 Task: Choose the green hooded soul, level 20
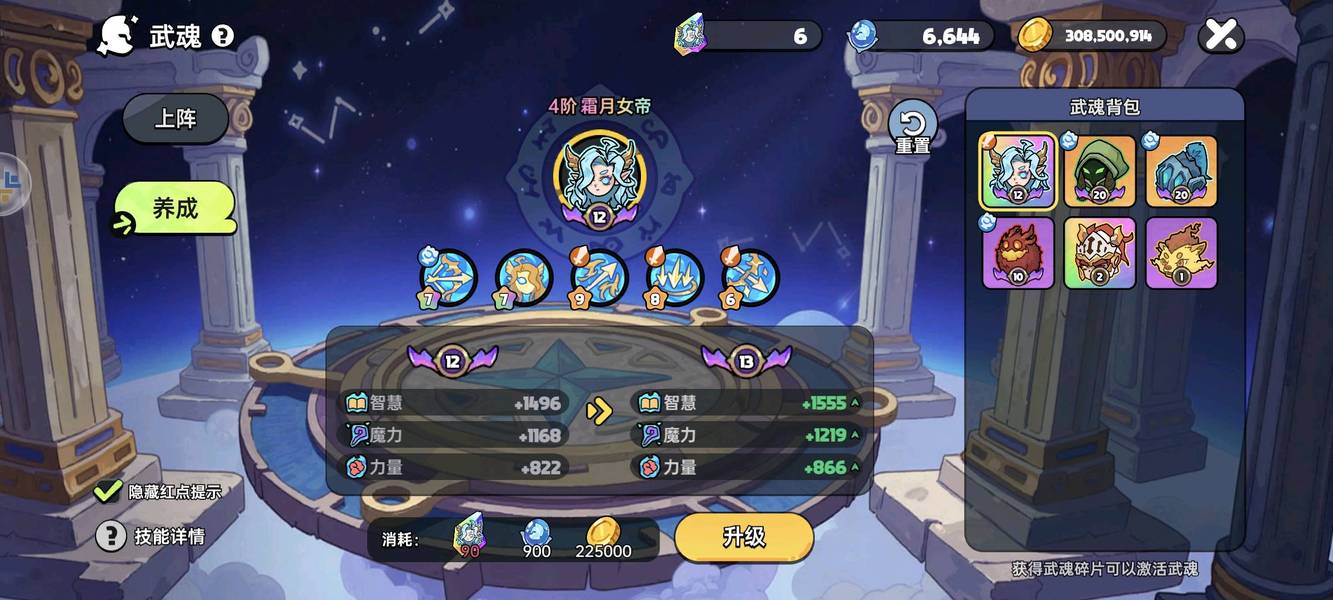[x=1100, y=171]
